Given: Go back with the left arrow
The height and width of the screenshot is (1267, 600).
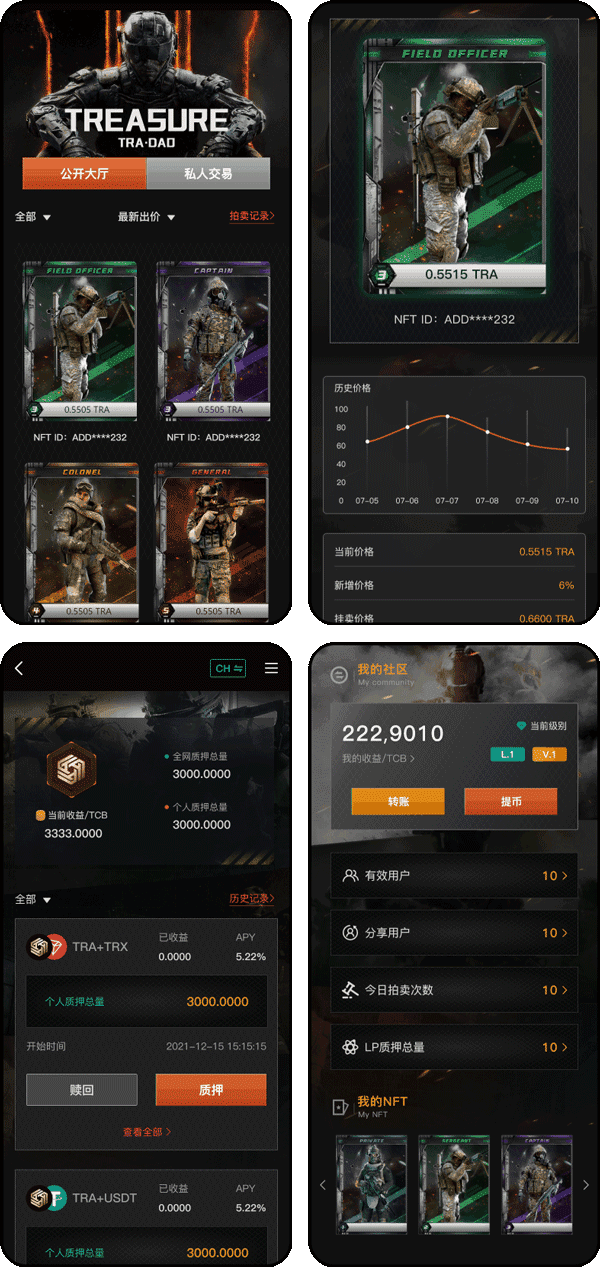Looking at the screenshot, I should pos(19,668).
